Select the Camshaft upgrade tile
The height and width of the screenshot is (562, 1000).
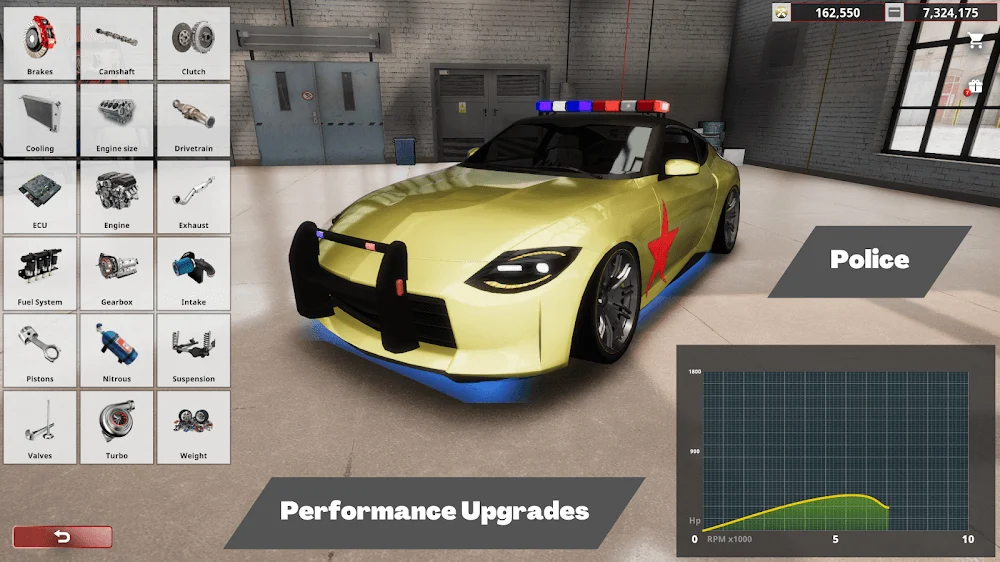pos(117,44)
